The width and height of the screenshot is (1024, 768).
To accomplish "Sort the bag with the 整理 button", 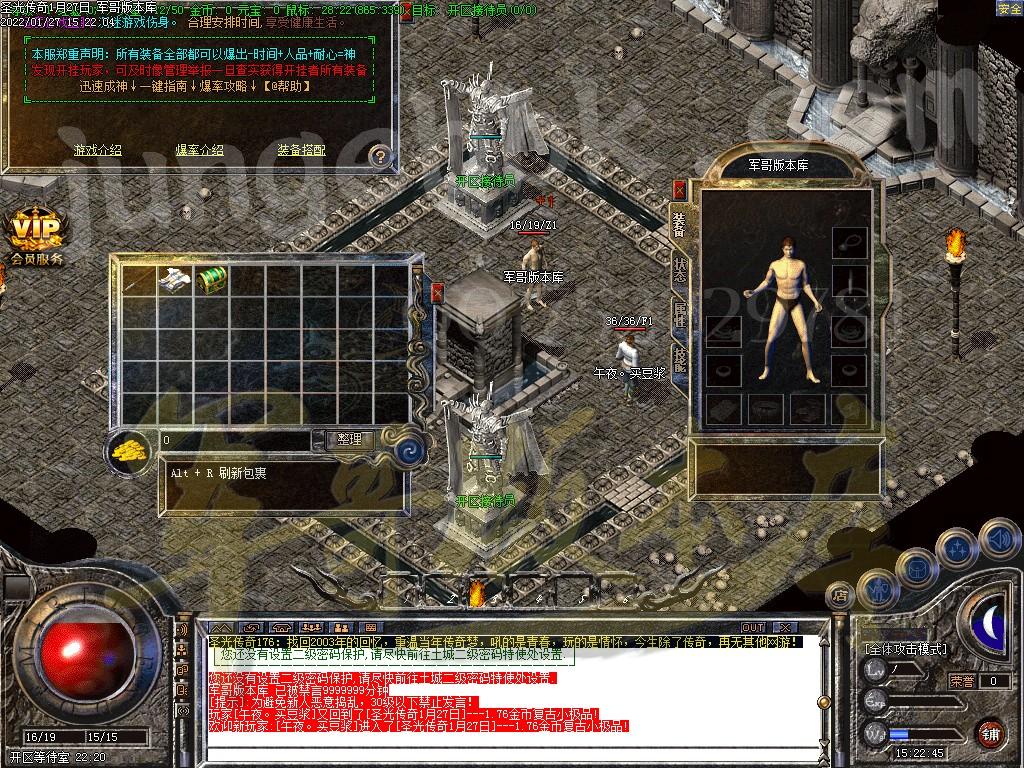I will click(349, 439).
